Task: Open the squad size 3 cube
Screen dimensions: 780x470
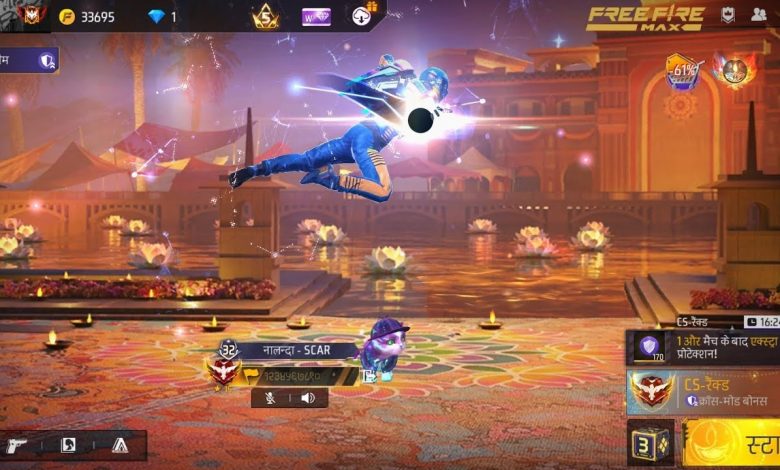Action: tap(650, 443)
